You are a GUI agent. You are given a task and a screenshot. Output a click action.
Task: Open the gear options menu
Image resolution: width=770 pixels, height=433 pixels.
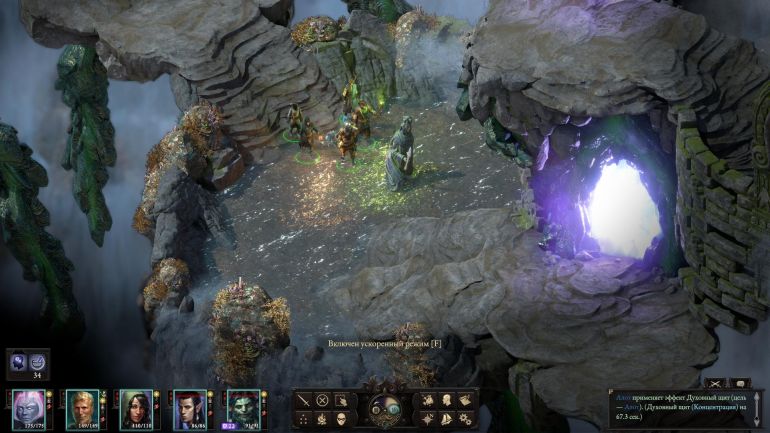click(465, 419)
